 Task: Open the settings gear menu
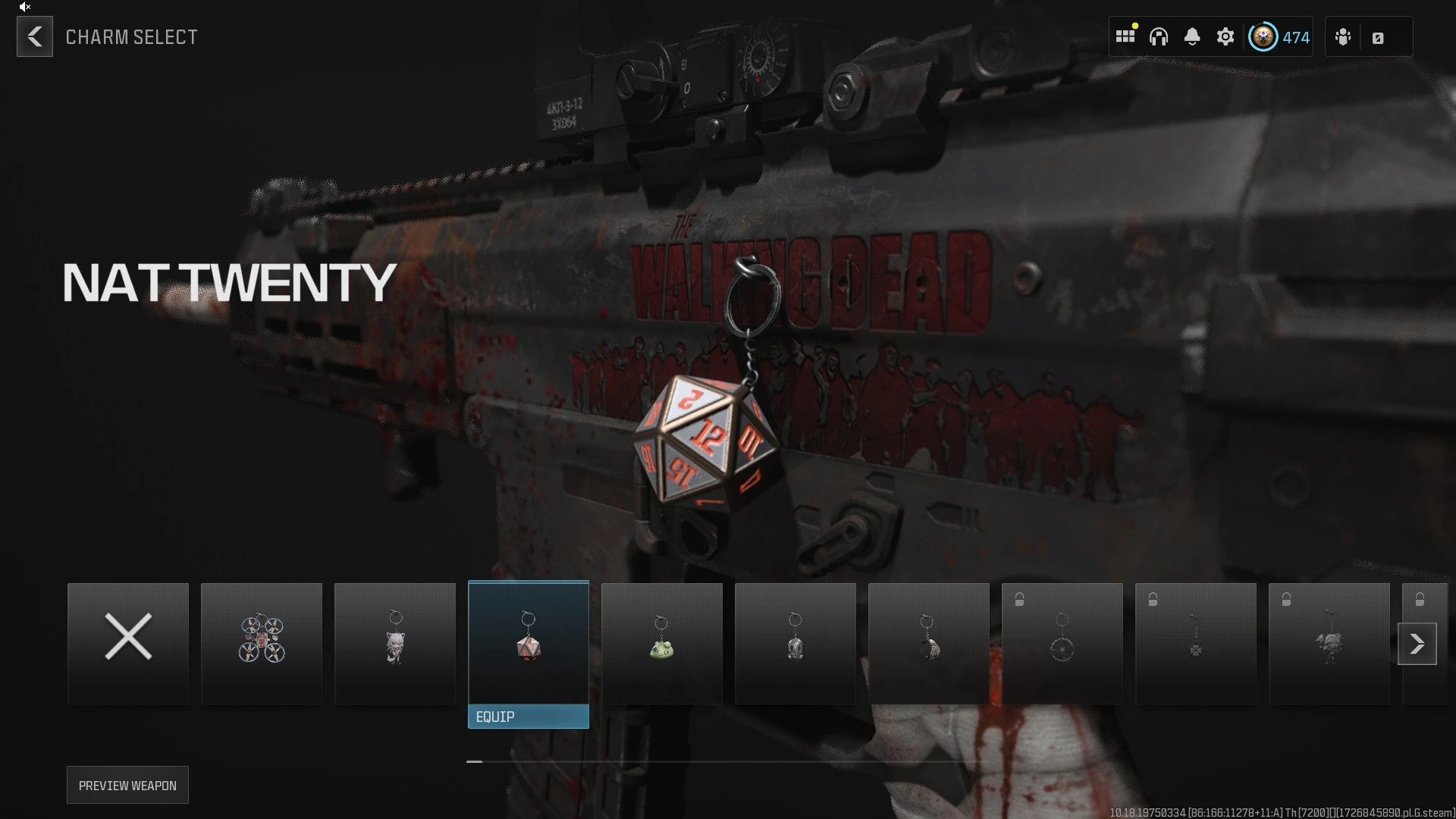[x=1226, y=36]
